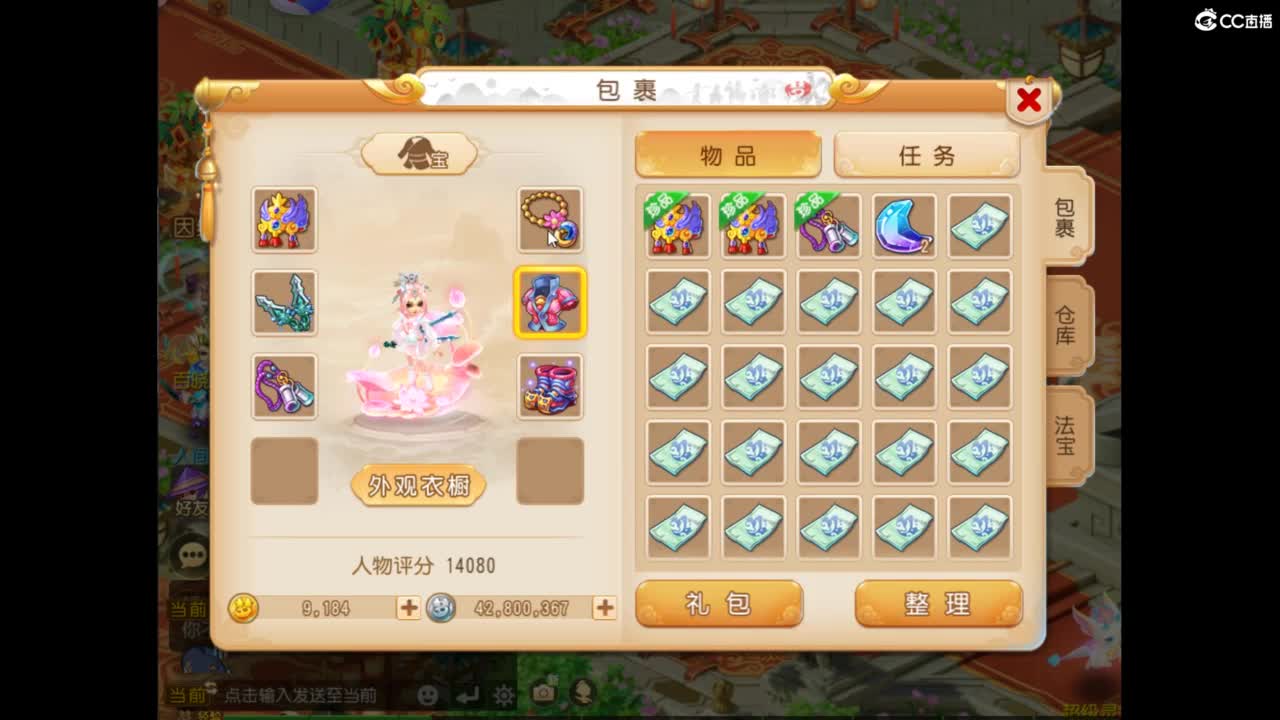The height and width of the screenshot is (720, 1280).
Task: Switch to the 仓库 side tab
Action: (1066, 331)
